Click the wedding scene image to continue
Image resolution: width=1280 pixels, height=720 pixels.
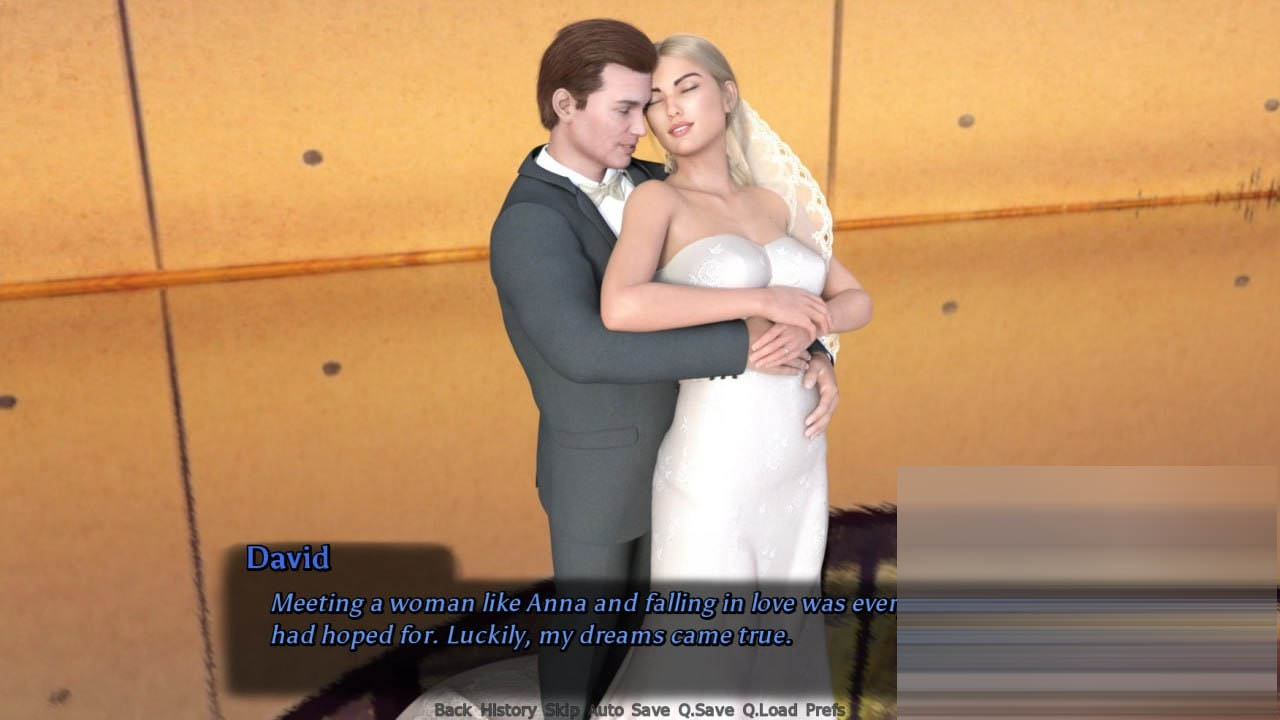pos(640,300)
